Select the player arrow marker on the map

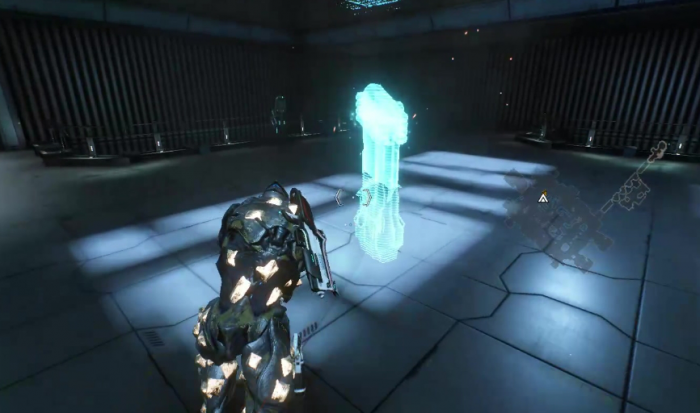pos(543,198)
